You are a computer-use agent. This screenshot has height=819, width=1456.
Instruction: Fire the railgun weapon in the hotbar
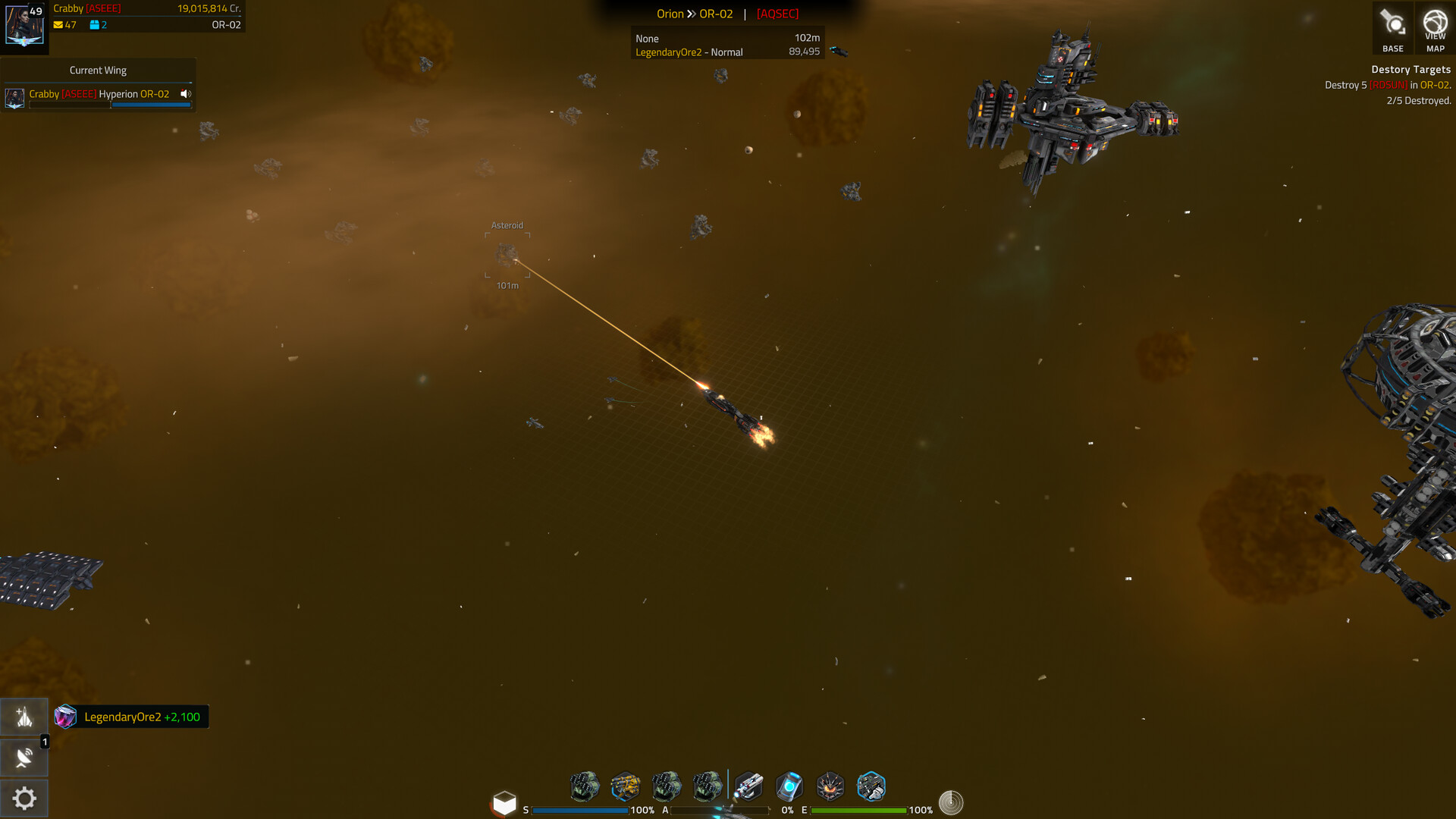tap(749, 786)
